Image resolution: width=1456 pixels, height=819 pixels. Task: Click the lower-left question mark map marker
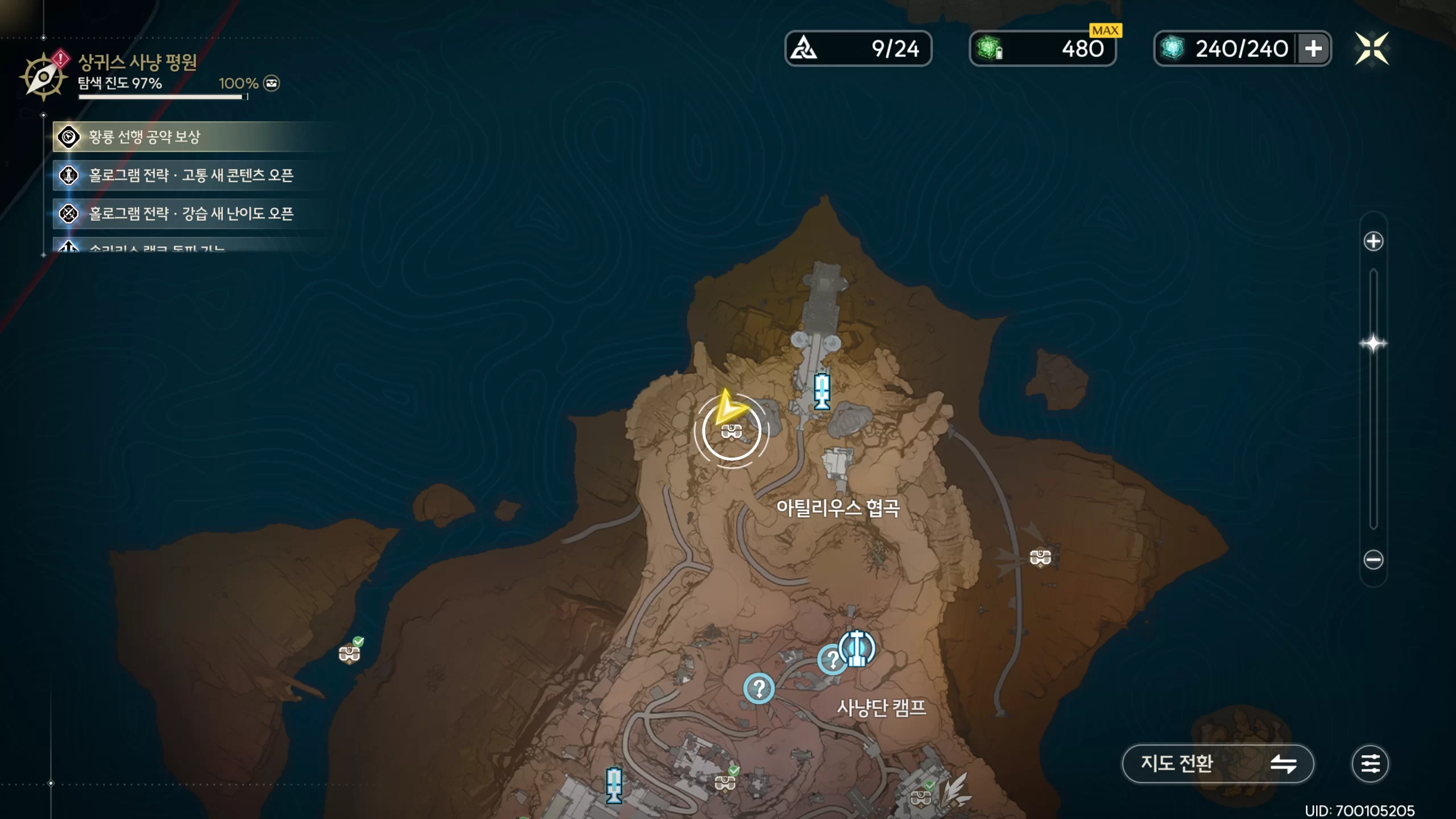(x=759, y=689)
